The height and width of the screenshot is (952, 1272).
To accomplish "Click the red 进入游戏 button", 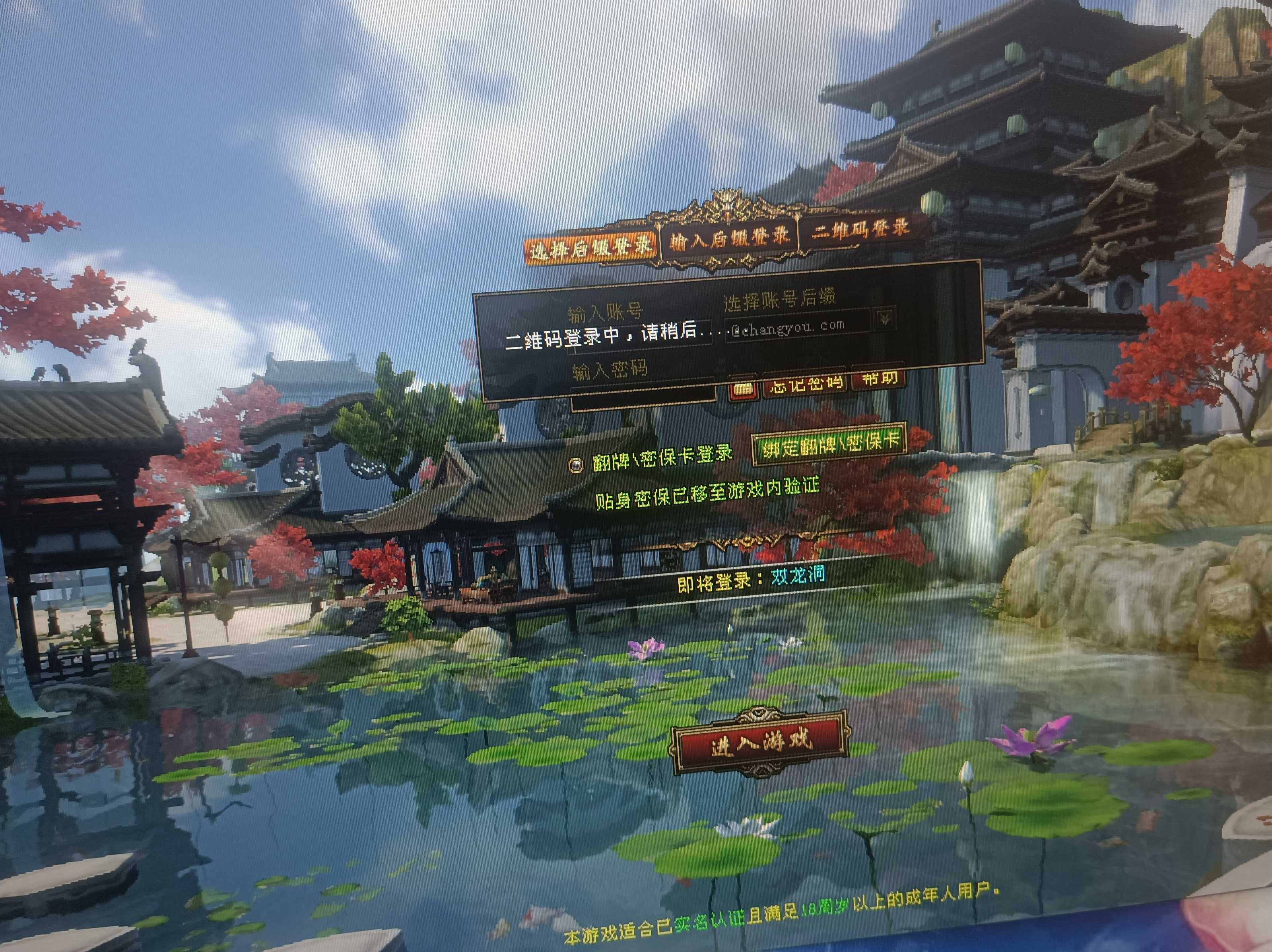I will pyautogui.click(x=759, y=742).
